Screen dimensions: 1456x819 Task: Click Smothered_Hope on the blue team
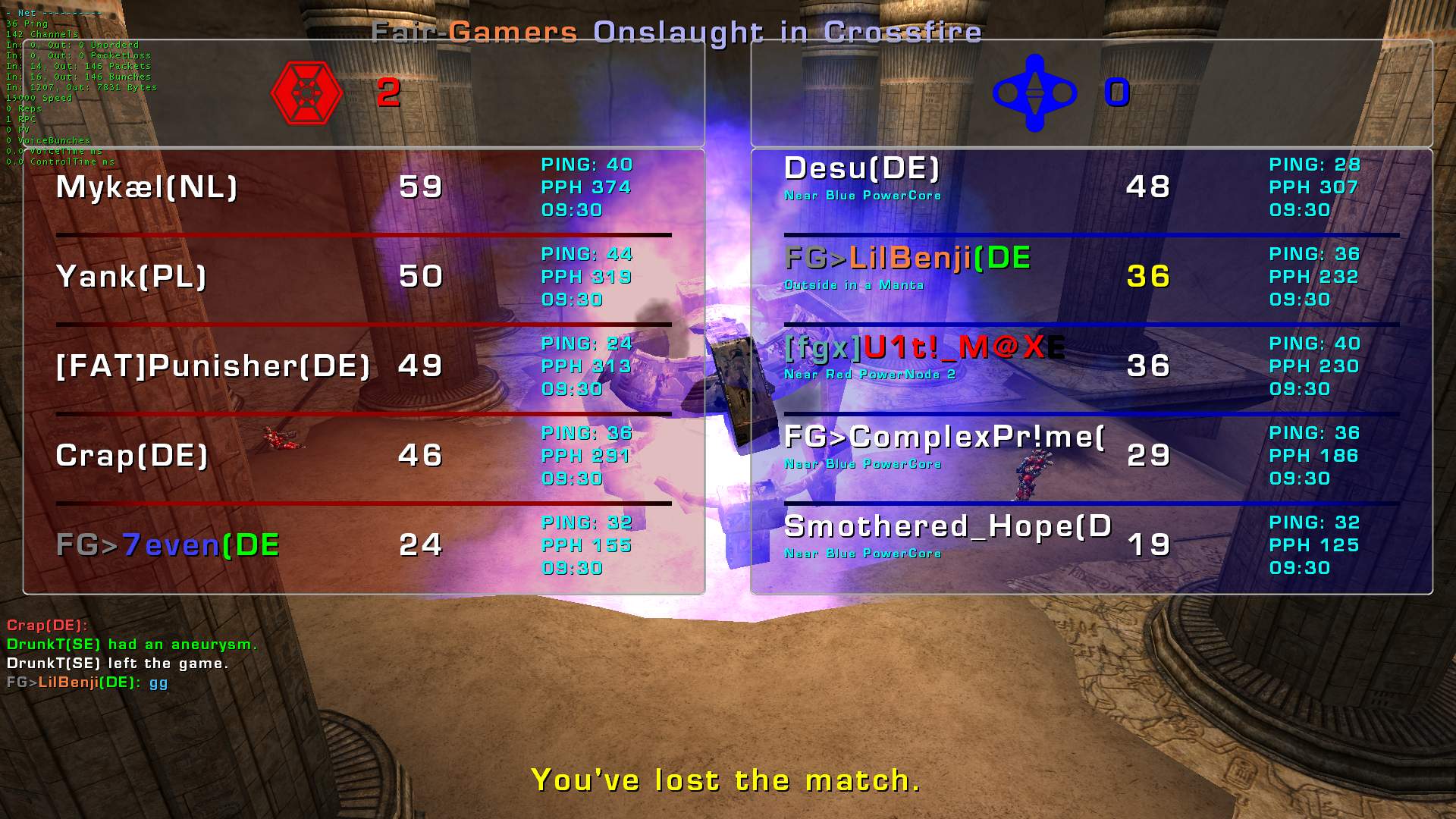pos(947,527)
